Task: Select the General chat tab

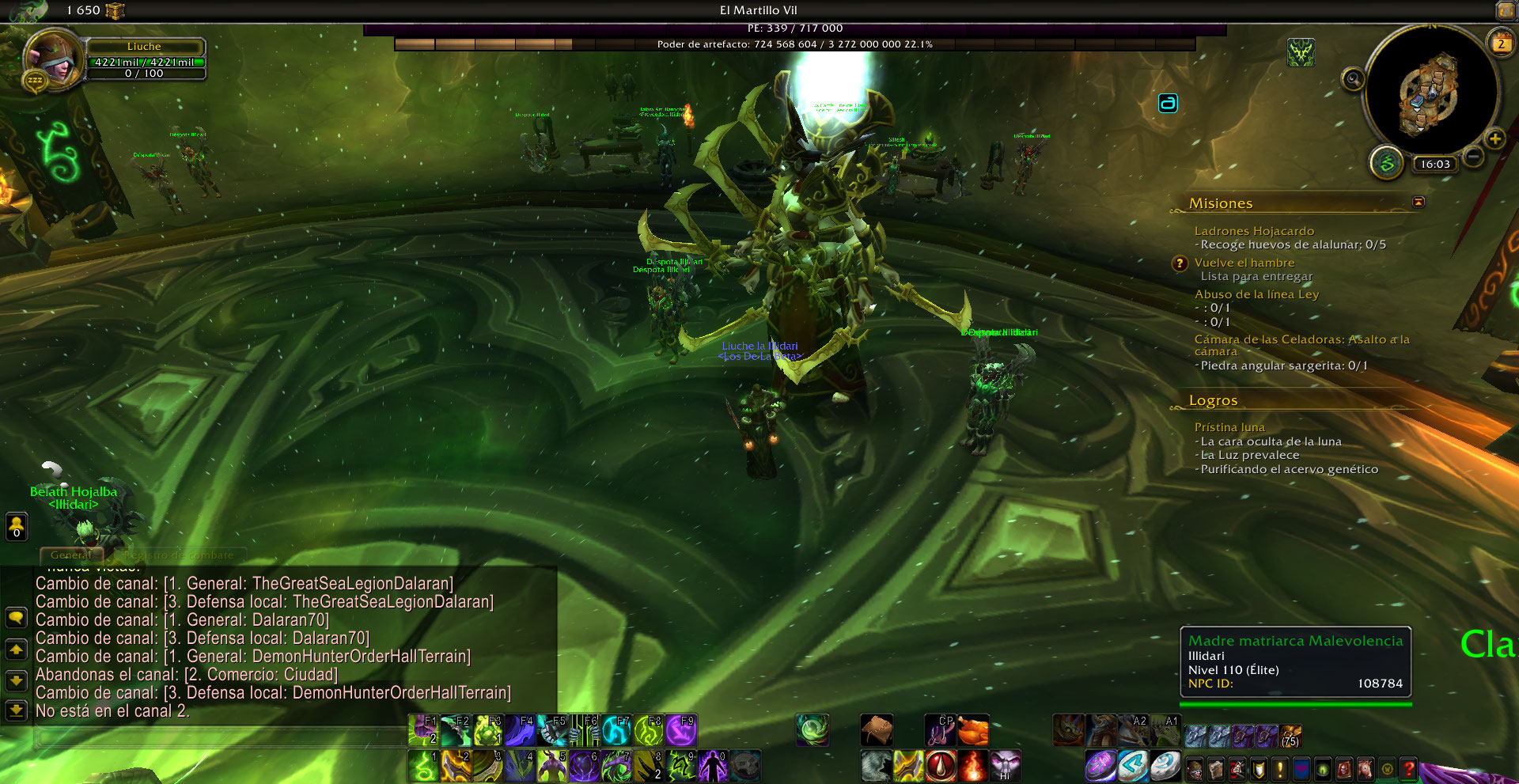Action: 71,555
